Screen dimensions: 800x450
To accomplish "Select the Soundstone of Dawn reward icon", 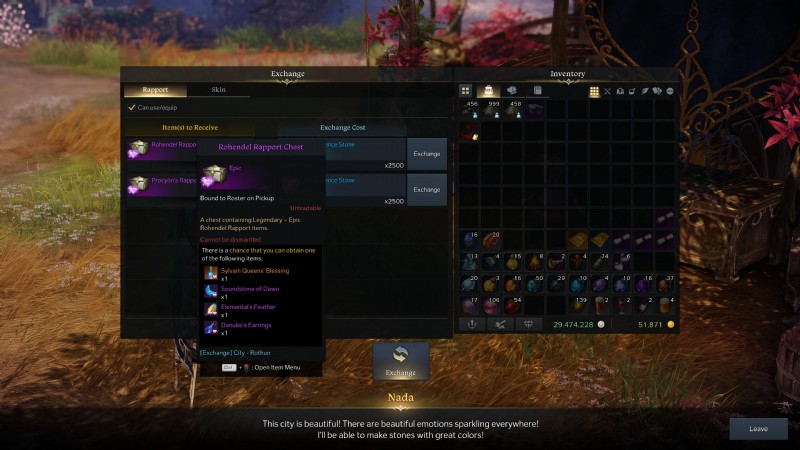I will [x=211, y=290].
